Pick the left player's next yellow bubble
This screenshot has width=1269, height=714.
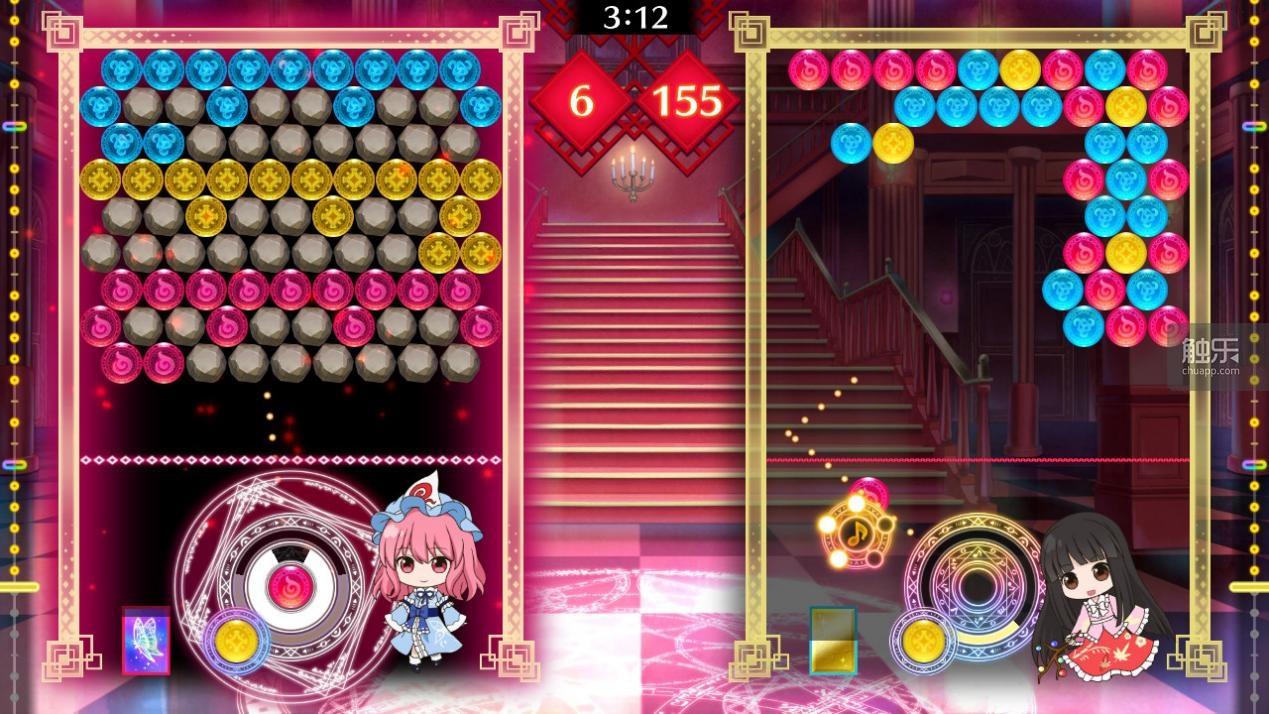(x=236, y=637)
